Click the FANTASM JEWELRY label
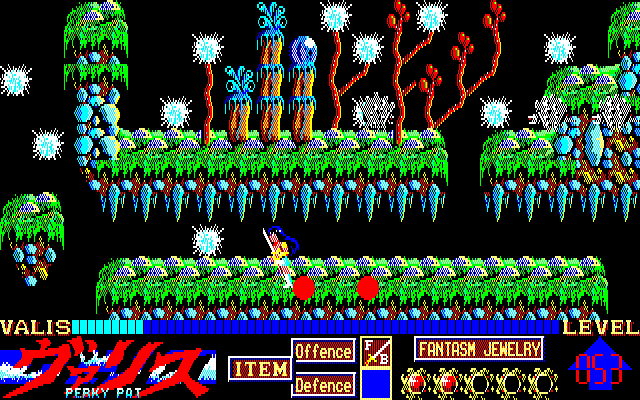The image size is (640, 400). click(x=479, y=349)
